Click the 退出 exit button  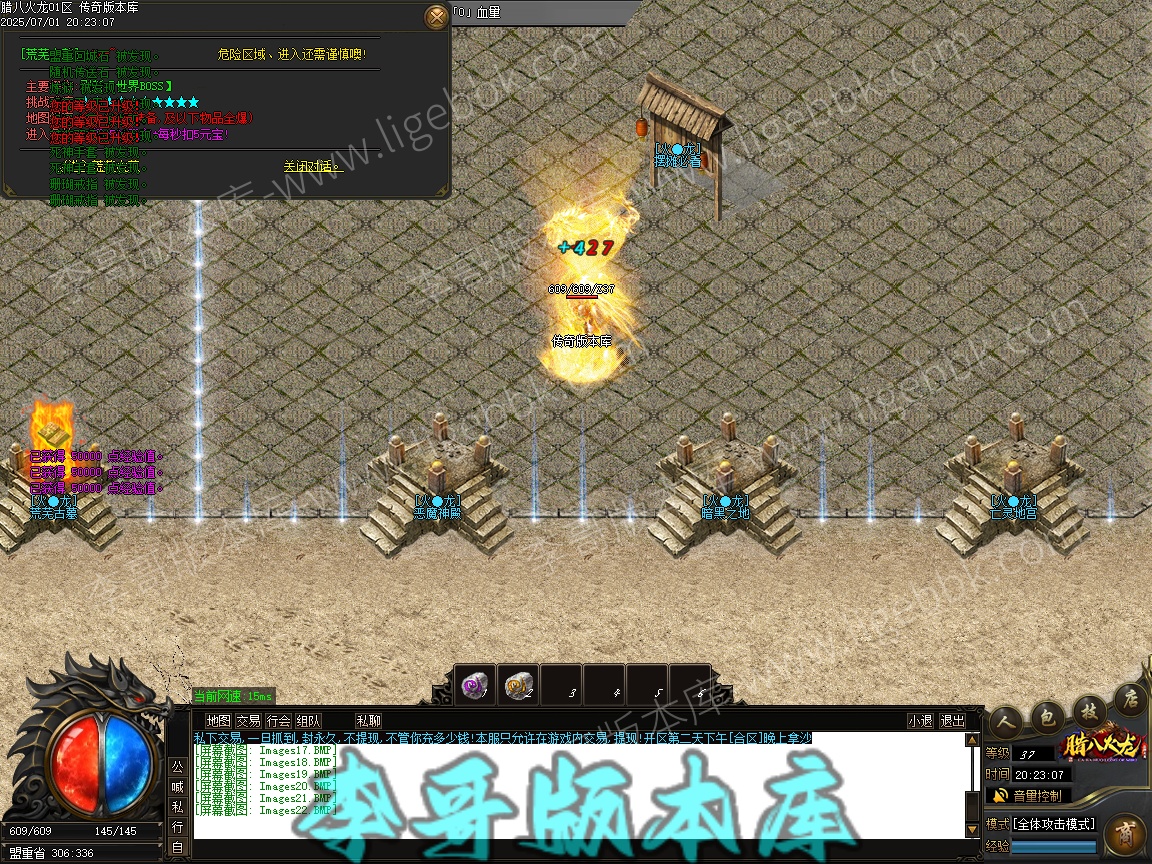click(x=952, y=720)
